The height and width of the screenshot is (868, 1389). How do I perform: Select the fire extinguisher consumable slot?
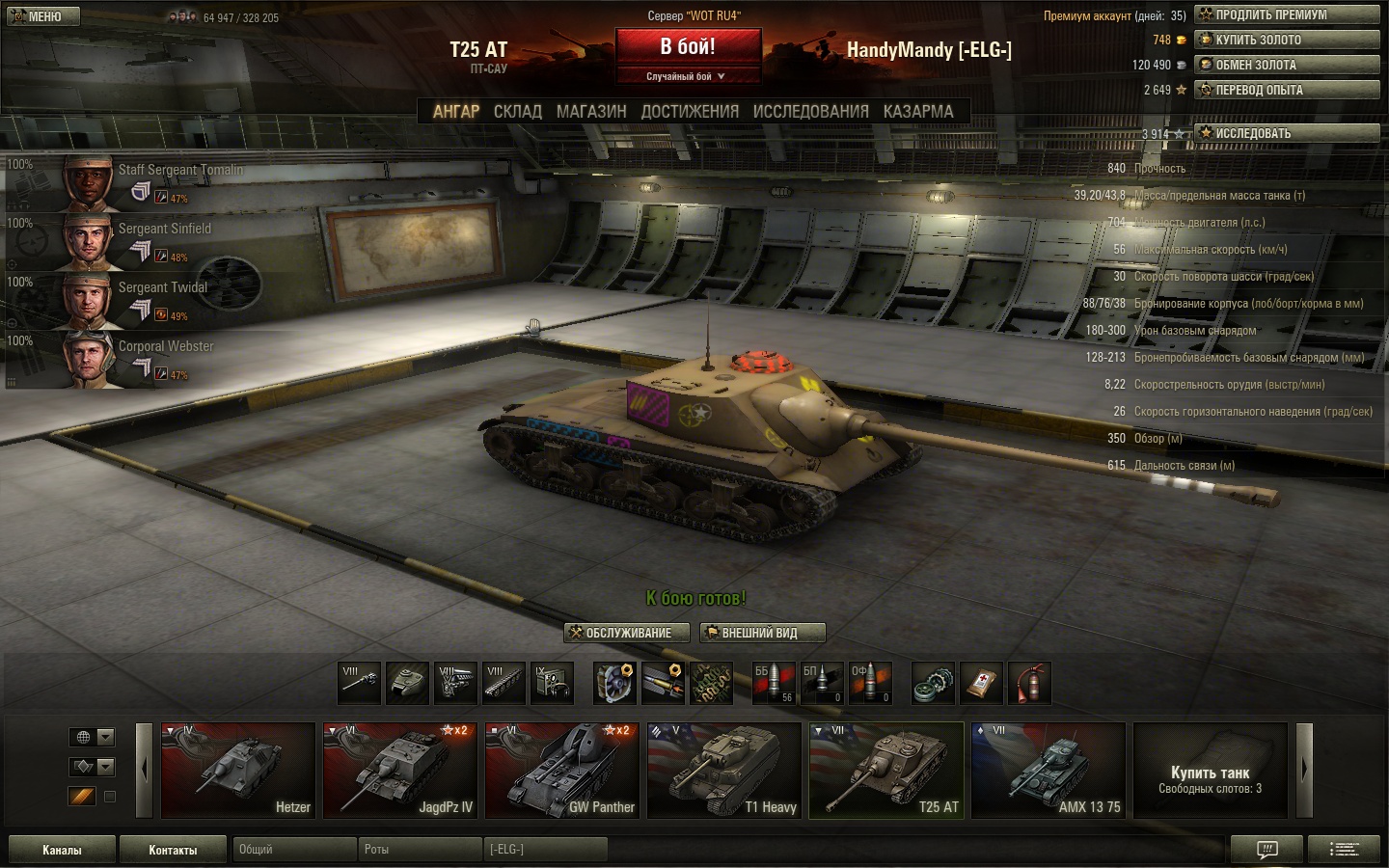click(x=1030, y=683)
